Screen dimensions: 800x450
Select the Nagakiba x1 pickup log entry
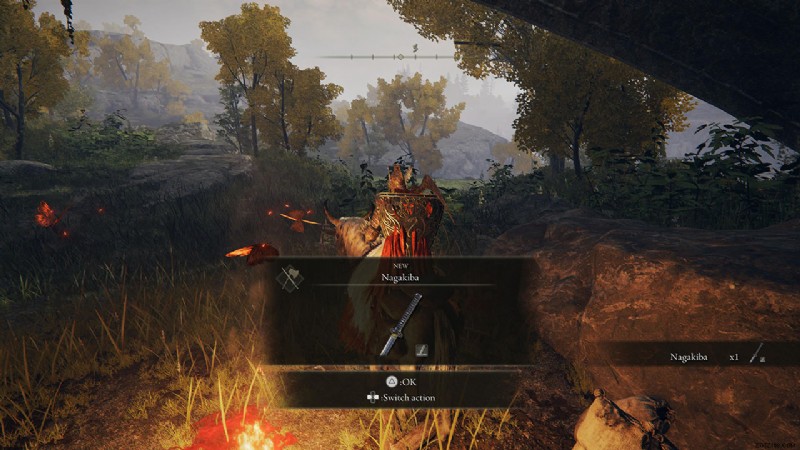tap(716, 355)
